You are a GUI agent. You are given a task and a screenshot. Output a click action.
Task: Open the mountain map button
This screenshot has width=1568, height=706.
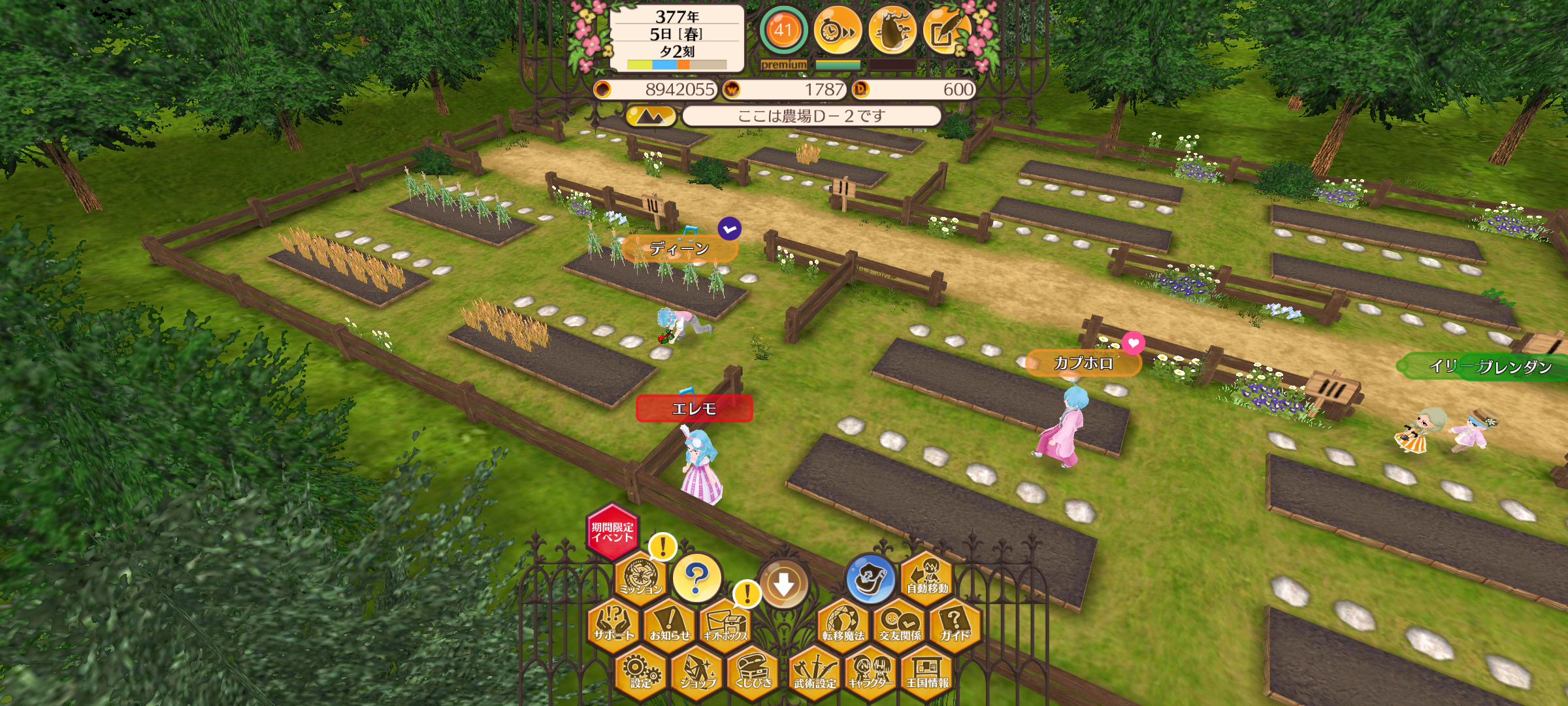pyautogui.click(x=650, y=116)
